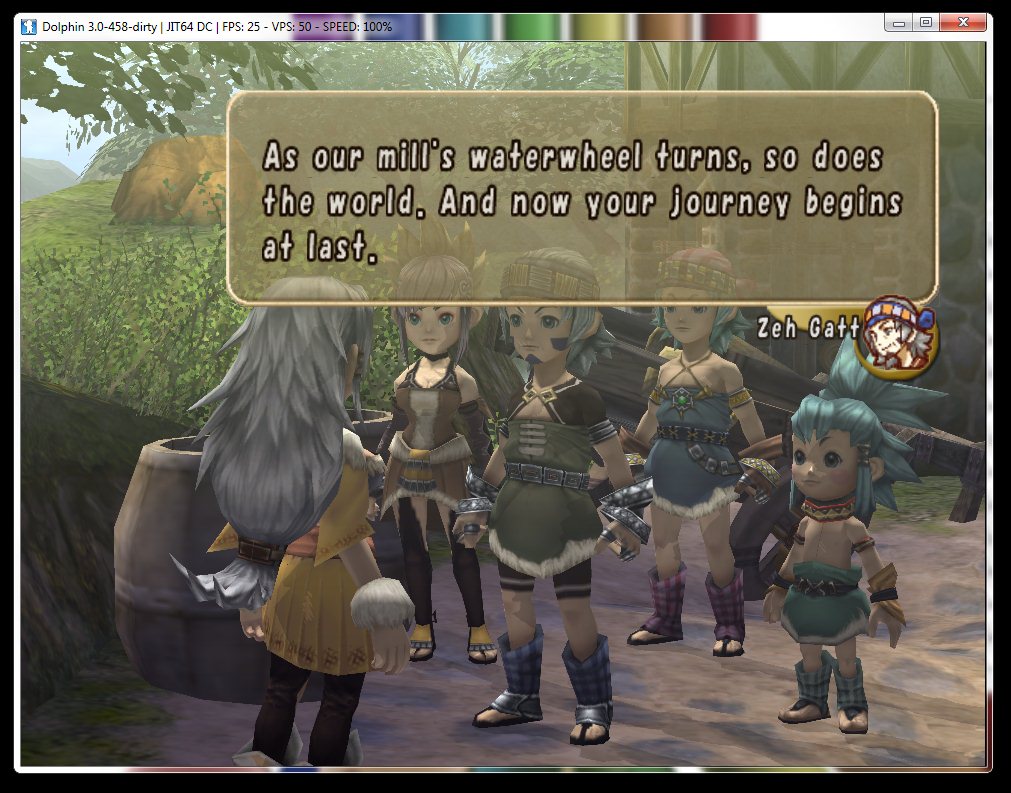The height and width of the screenshot is (793, 1011).
Task: Click Zeh Gatt's speaker portrait icon
Action: 900,339
